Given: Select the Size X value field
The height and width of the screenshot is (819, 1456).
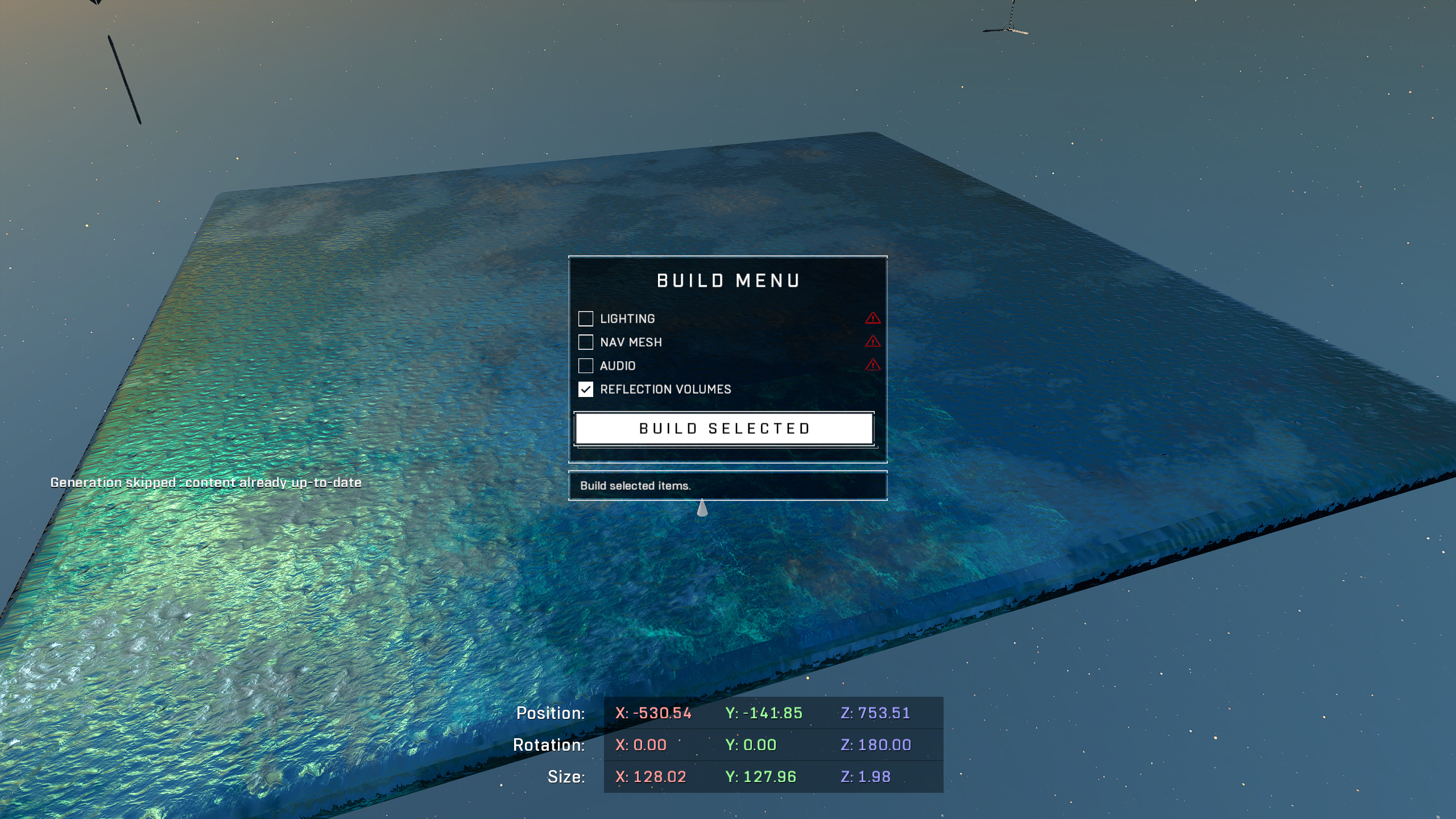Looking at the screenshot, I should click(651, 777).
